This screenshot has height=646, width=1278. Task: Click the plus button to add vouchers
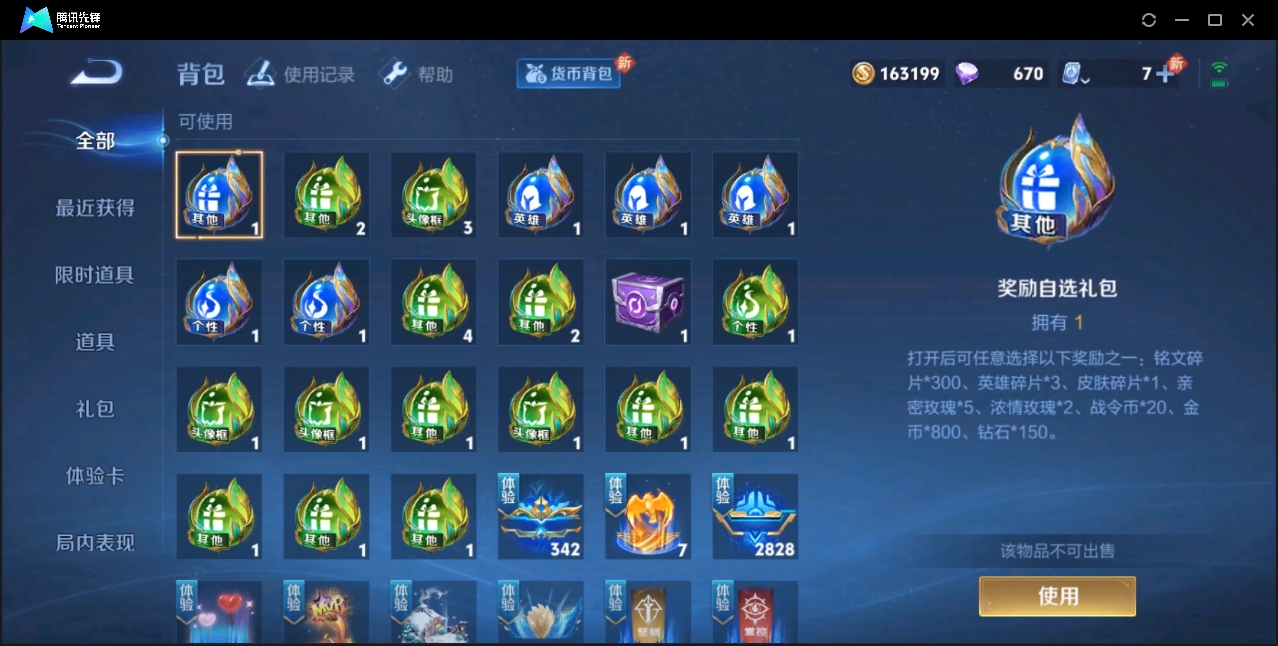(1164, 74)
